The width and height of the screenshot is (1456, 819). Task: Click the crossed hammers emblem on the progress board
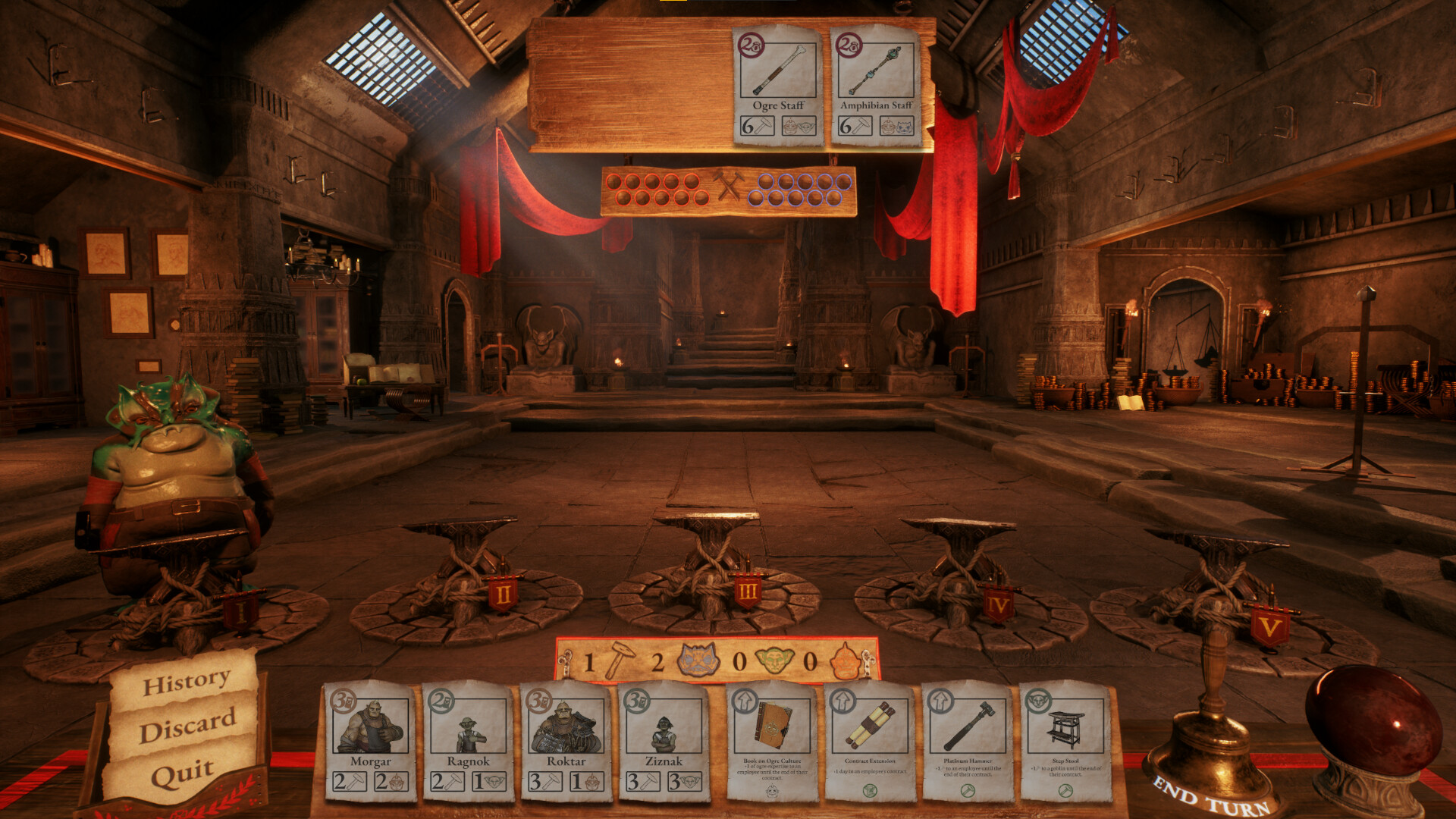(730, 185)
